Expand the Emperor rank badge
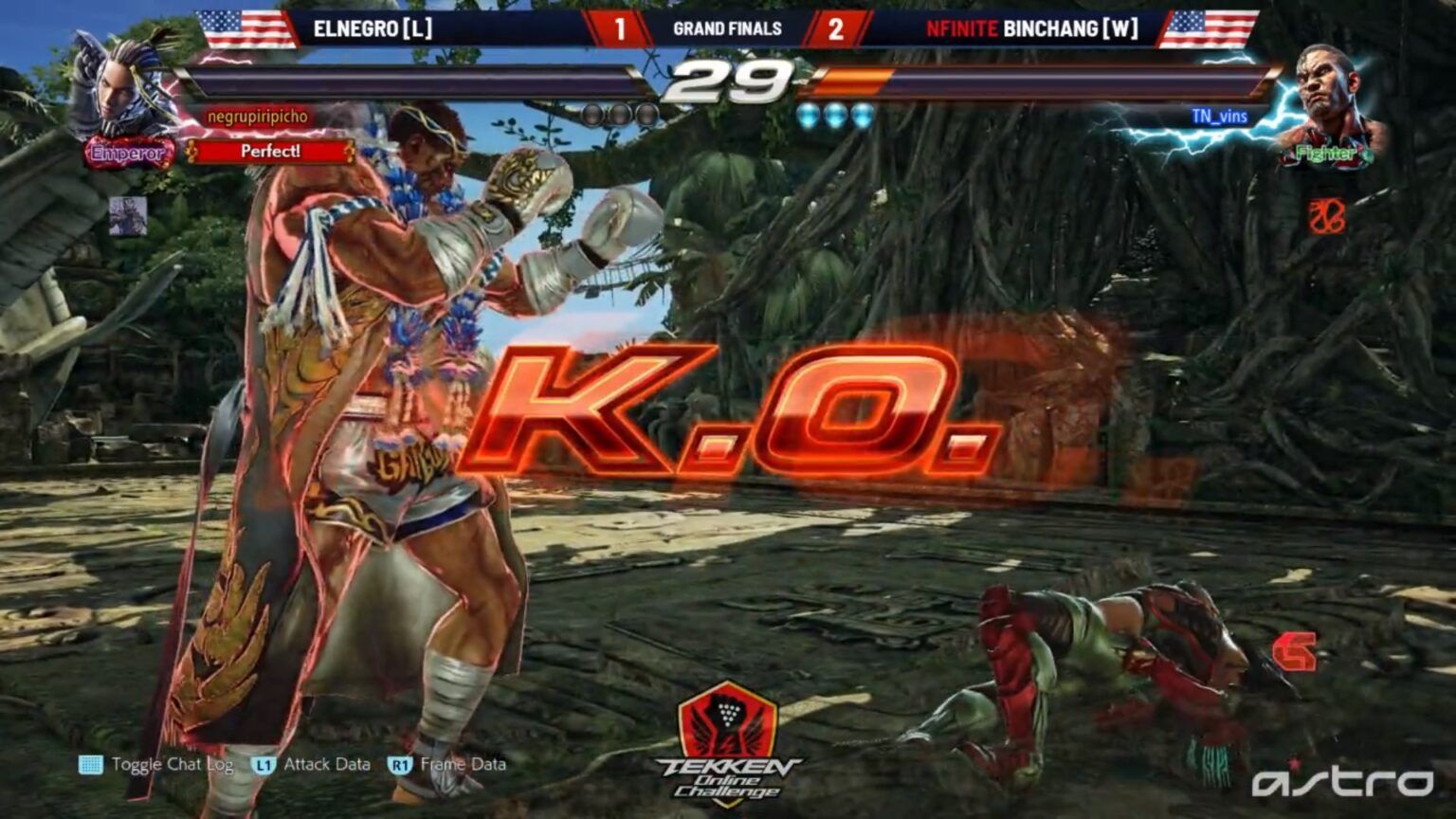The width and height of the screenshot is (1456, 819). click(126, 152)
